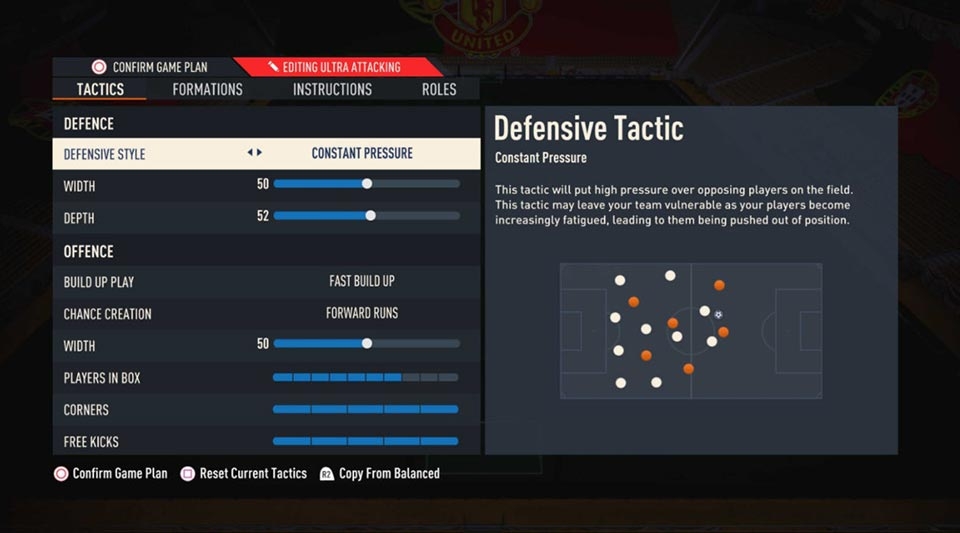Open the Instructions tab

click(x=332, y=89)
